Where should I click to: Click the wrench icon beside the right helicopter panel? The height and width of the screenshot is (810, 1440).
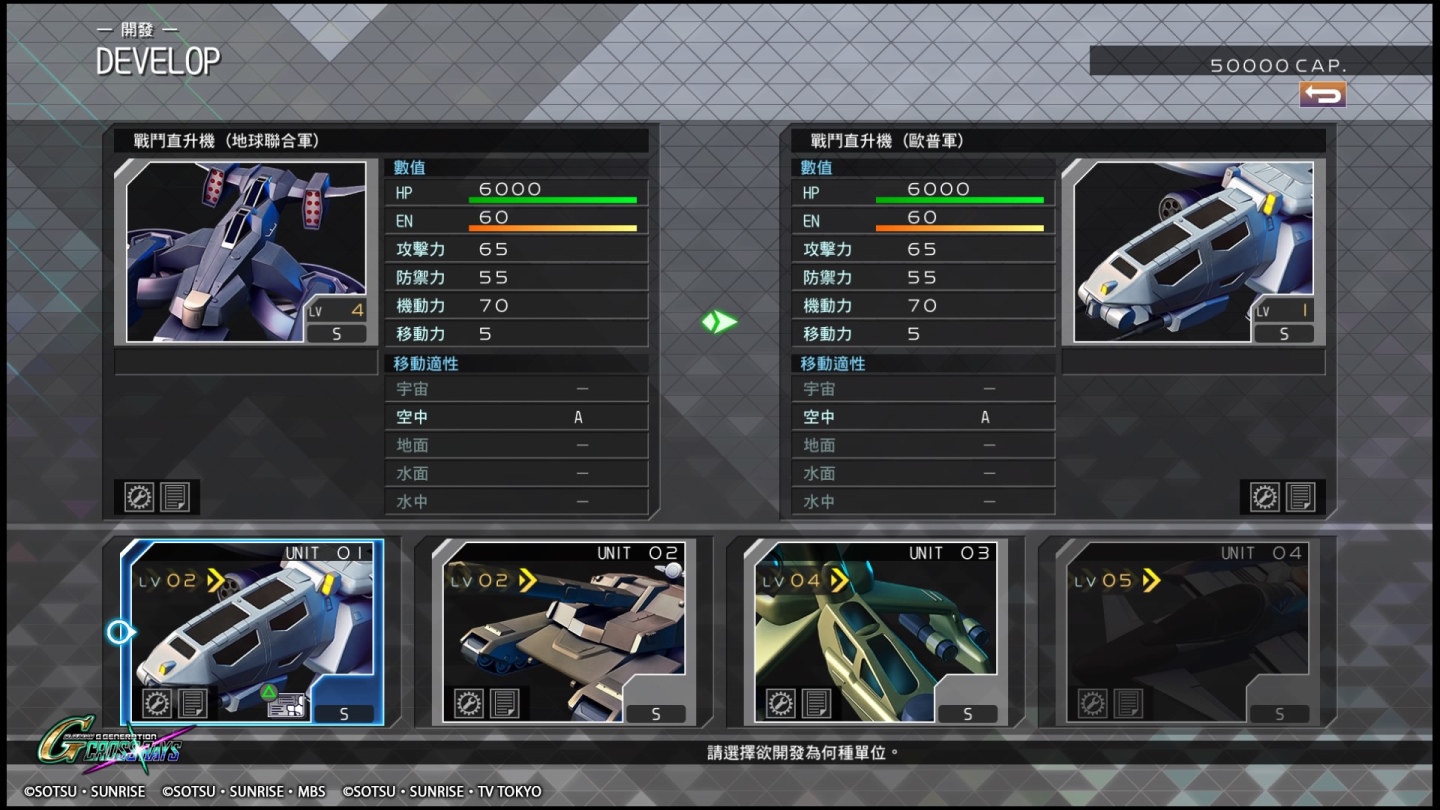1264,496
